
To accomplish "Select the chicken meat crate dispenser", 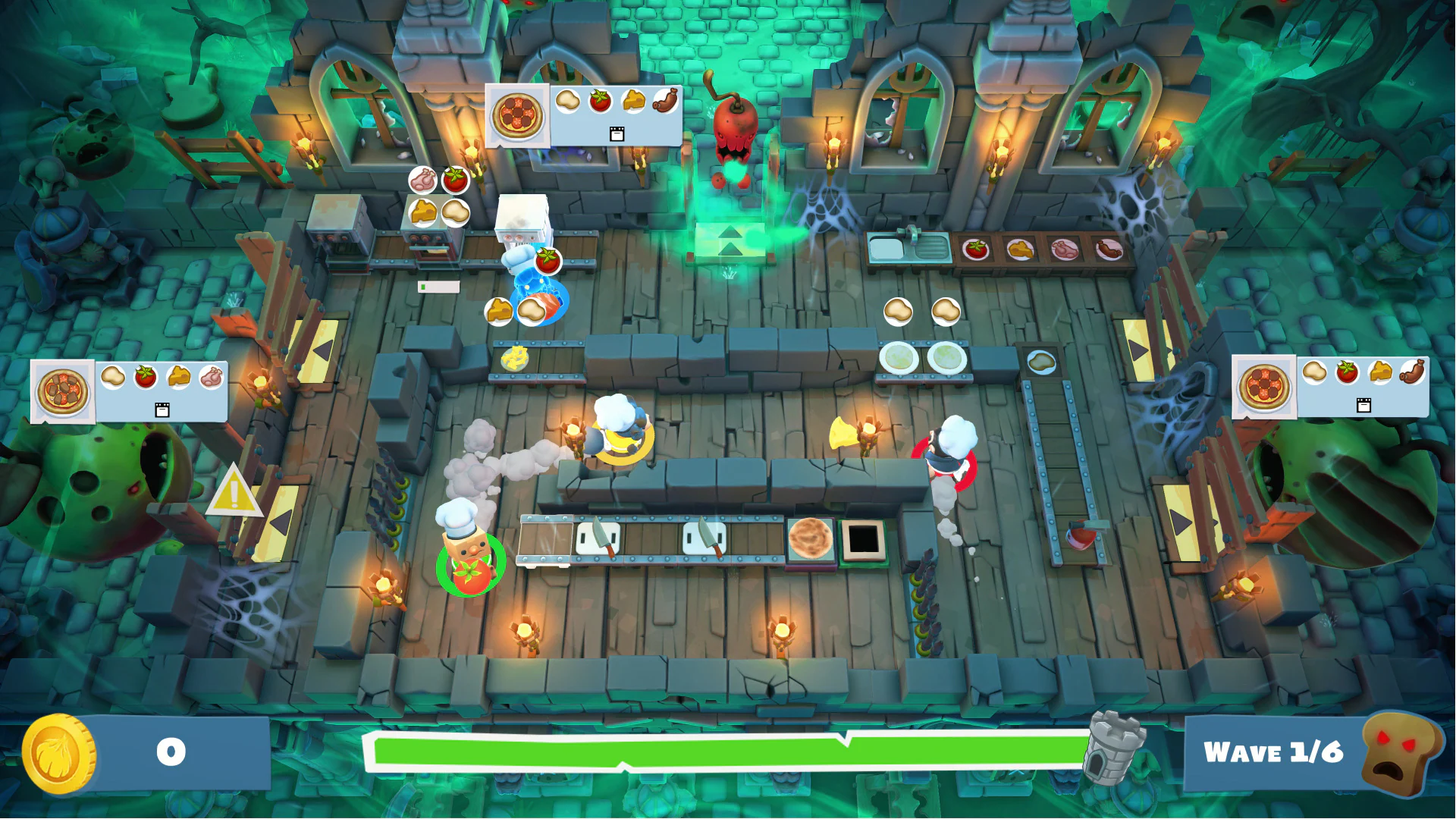I will (1065, 248).
